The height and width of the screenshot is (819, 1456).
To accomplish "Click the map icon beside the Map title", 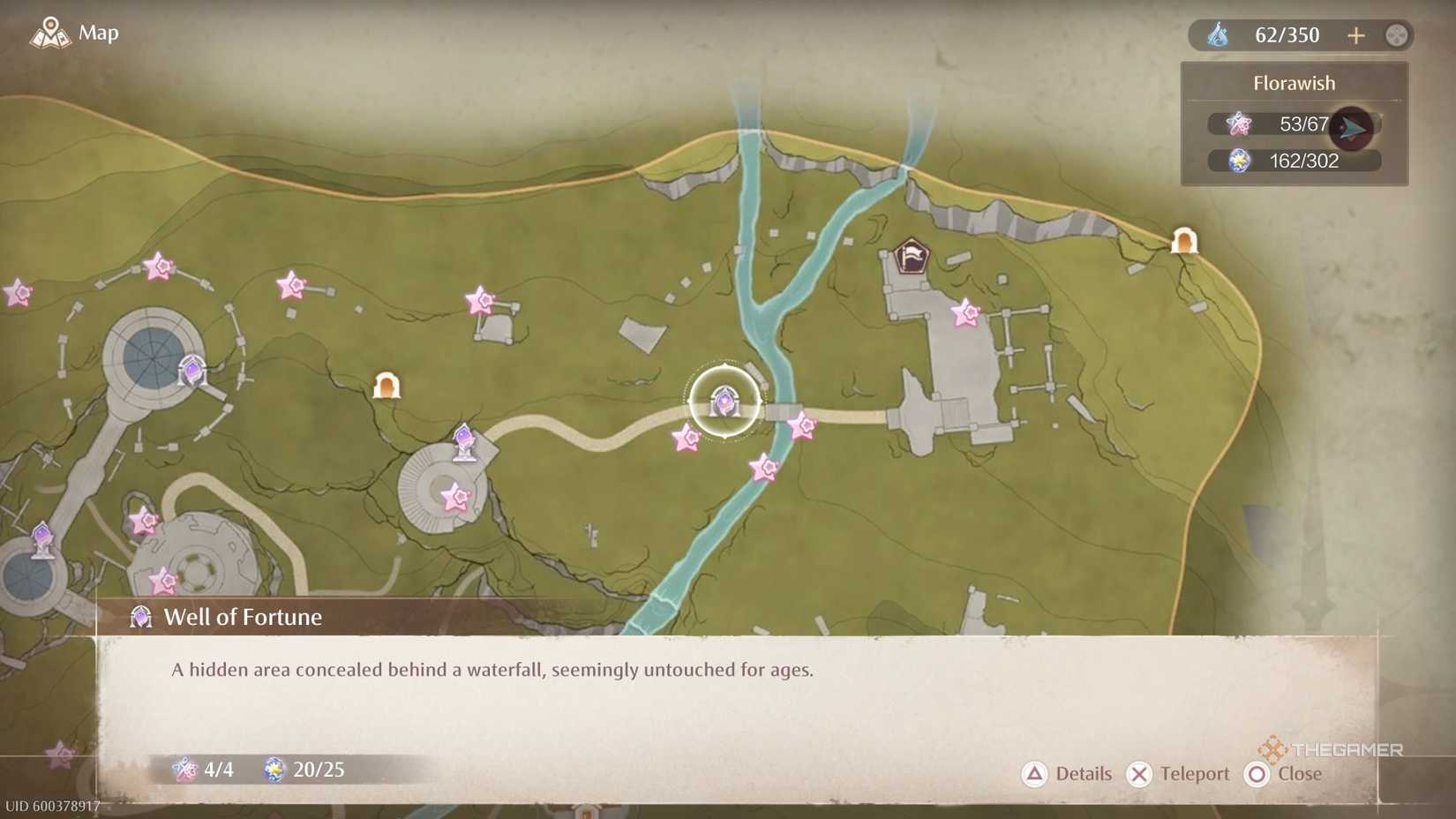I will 49,33.
